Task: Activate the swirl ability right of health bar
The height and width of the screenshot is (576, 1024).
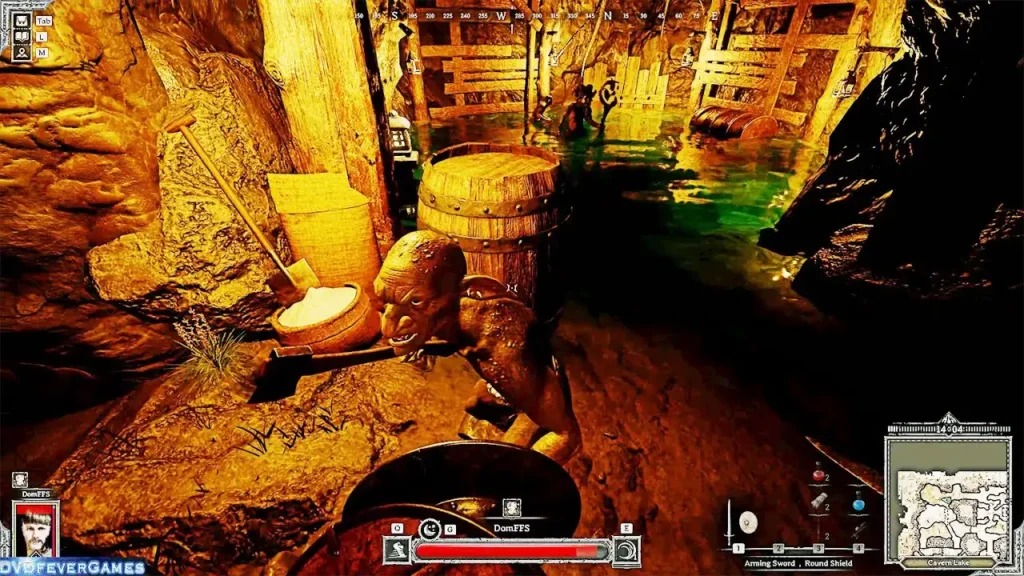Action: pos(626,550)
